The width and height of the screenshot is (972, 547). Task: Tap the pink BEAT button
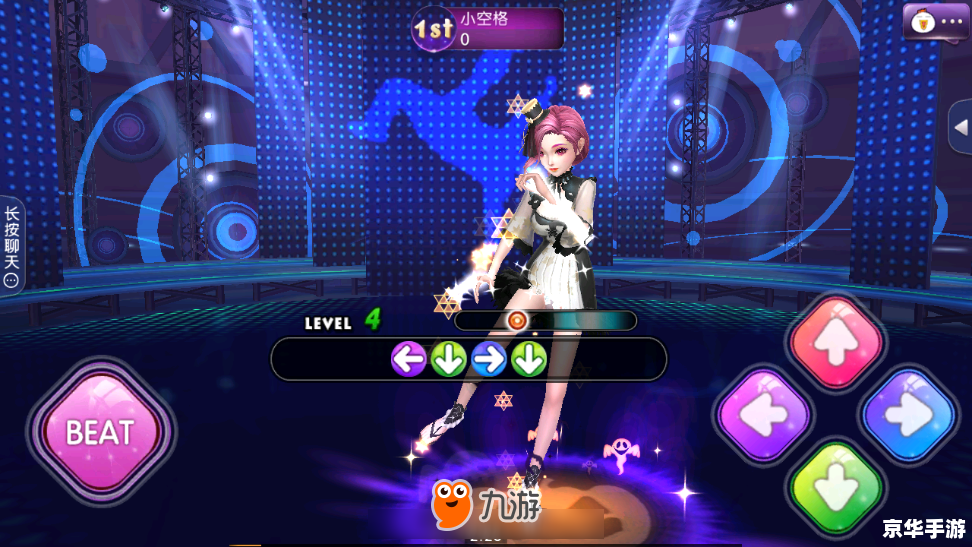[100, 432]
